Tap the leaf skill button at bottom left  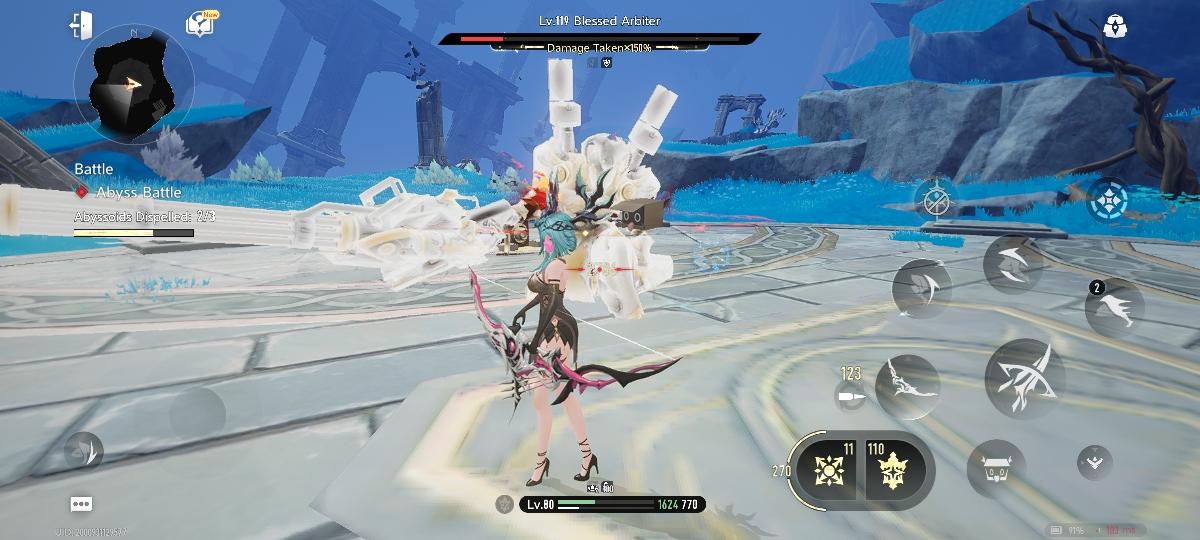tap(84, 452)
